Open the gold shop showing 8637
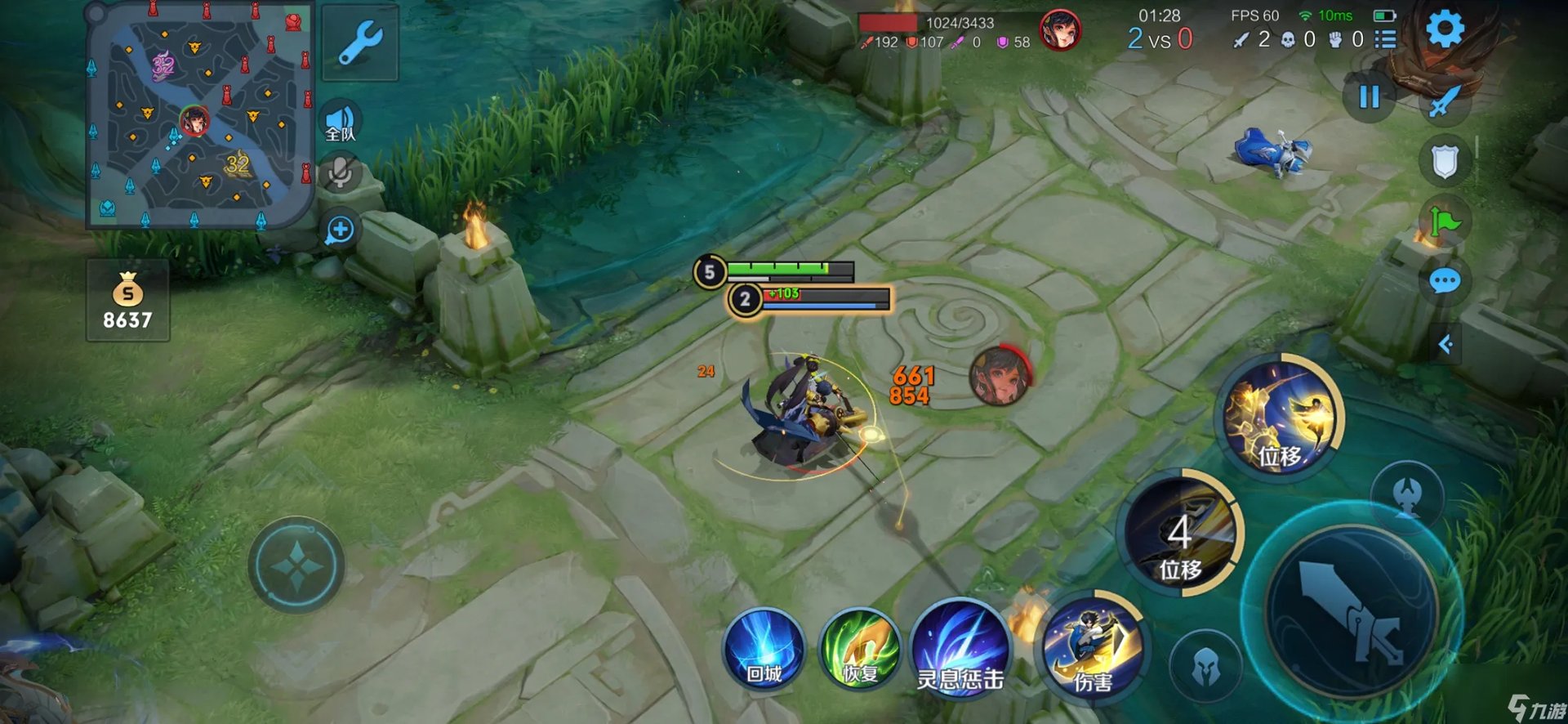The image size is (1568, 724). click(x=128, y=301)
